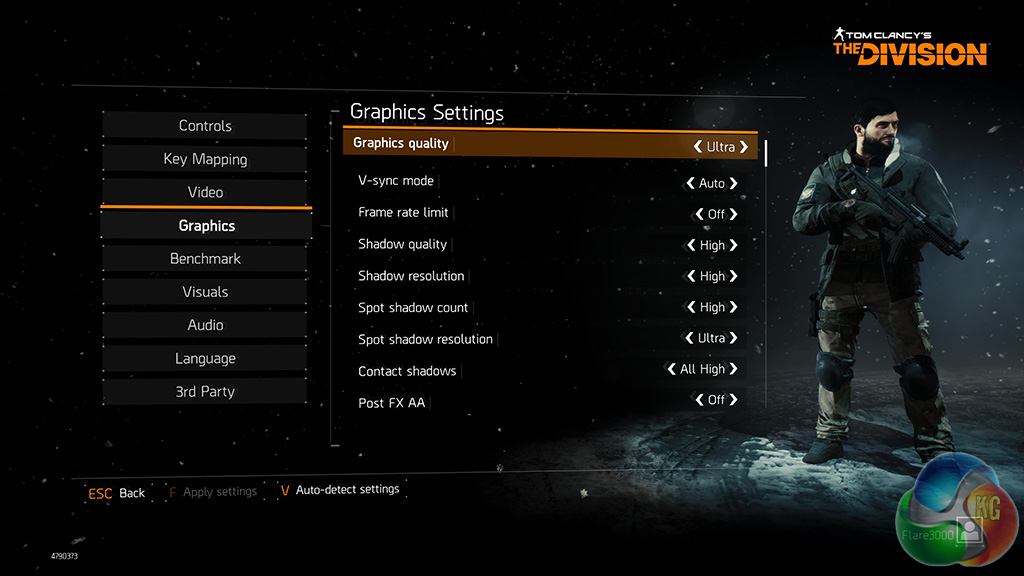Choose the Language menu entry

205,358
